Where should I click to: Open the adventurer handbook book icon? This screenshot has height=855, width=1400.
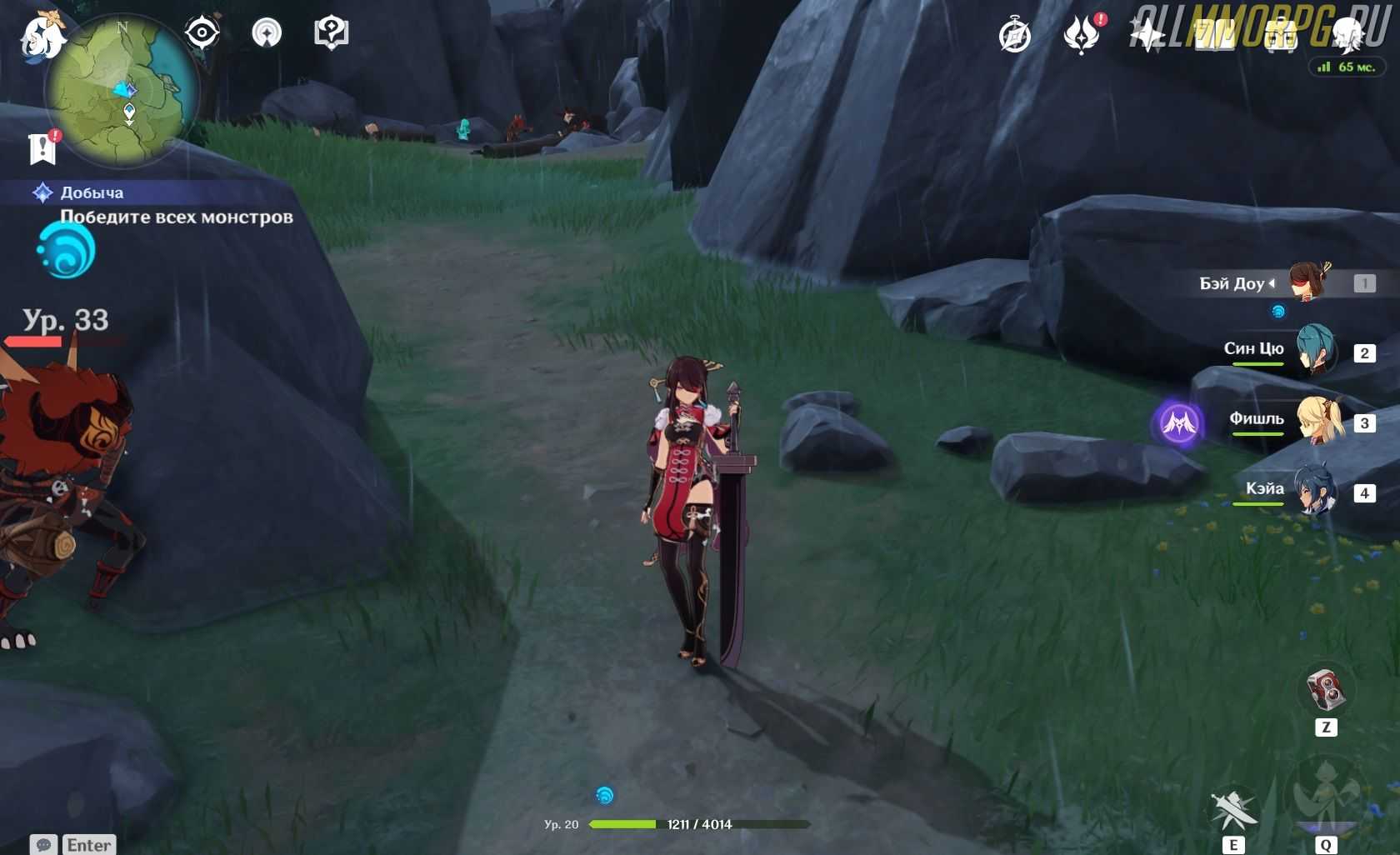click(1215, 36)
